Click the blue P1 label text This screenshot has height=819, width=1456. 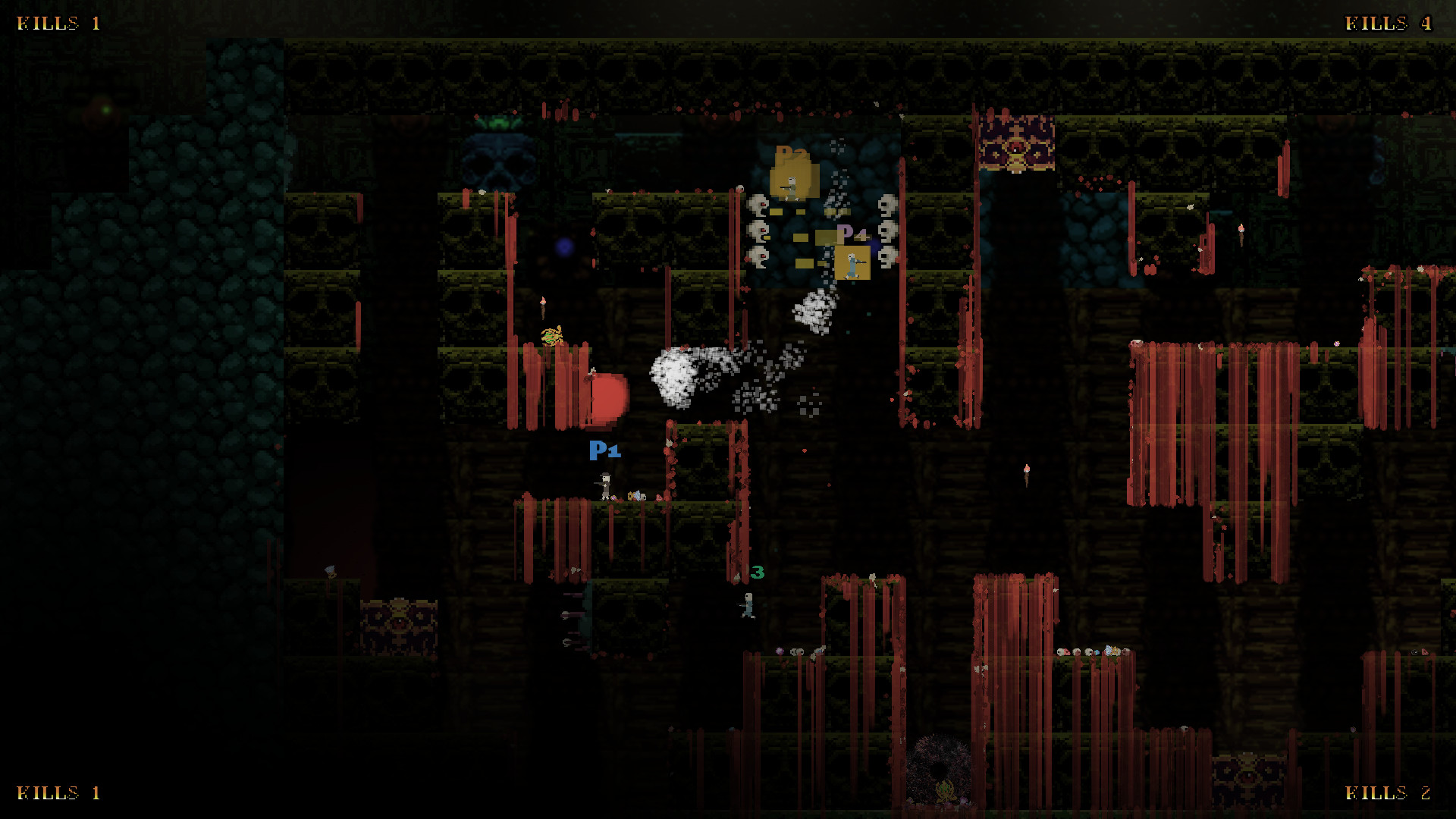click(604, 450)
